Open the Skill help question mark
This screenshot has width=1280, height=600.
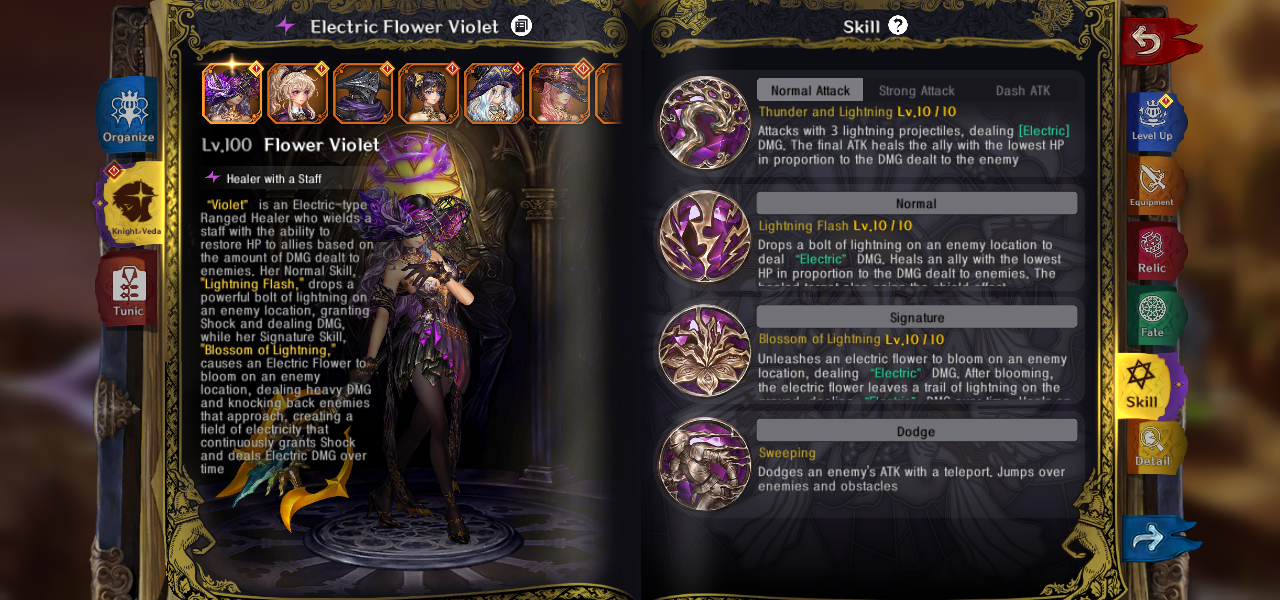[898, 25]
